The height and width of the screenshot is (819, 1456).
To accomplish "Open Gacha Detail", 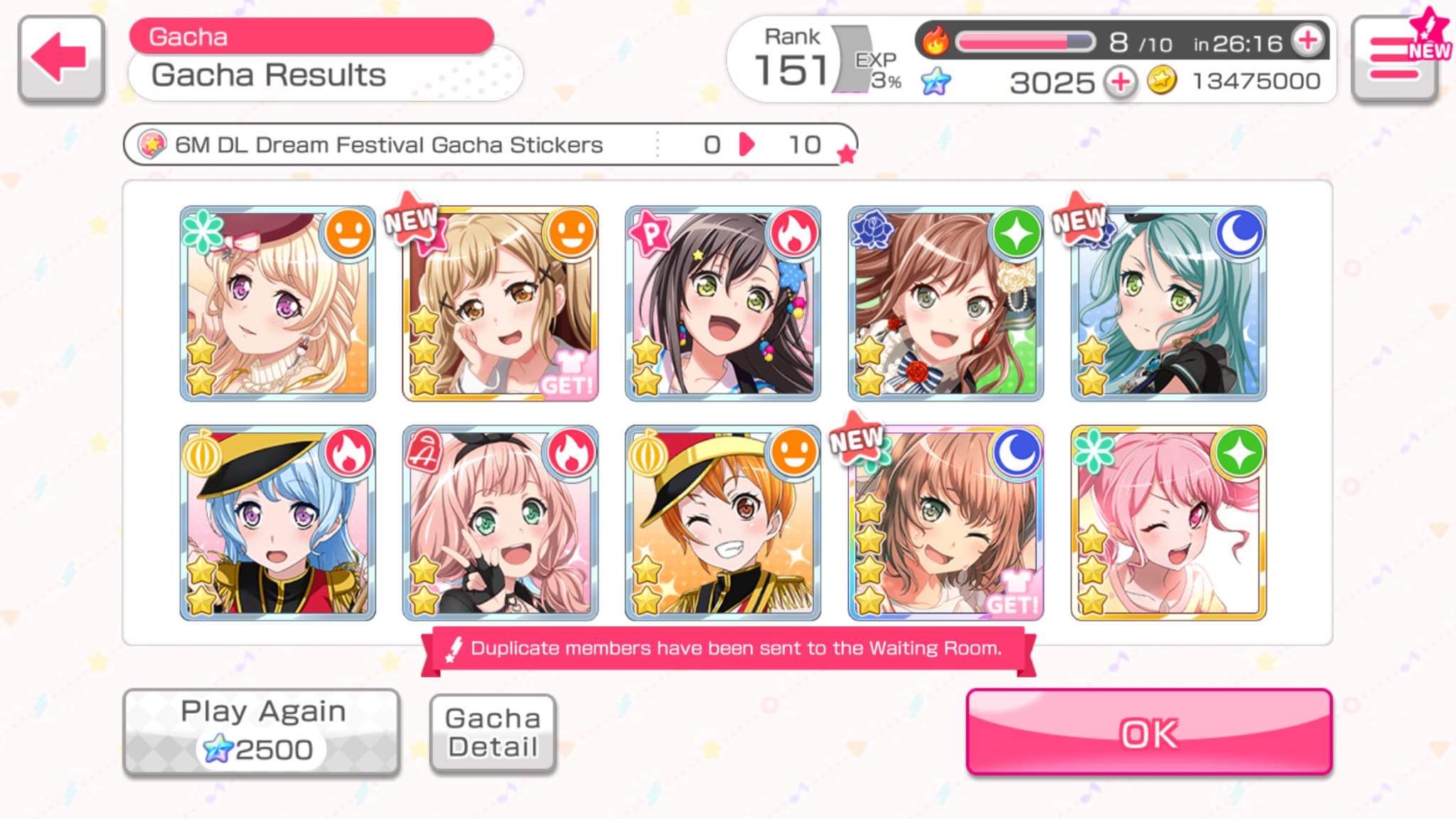I will tap(493, 733).
